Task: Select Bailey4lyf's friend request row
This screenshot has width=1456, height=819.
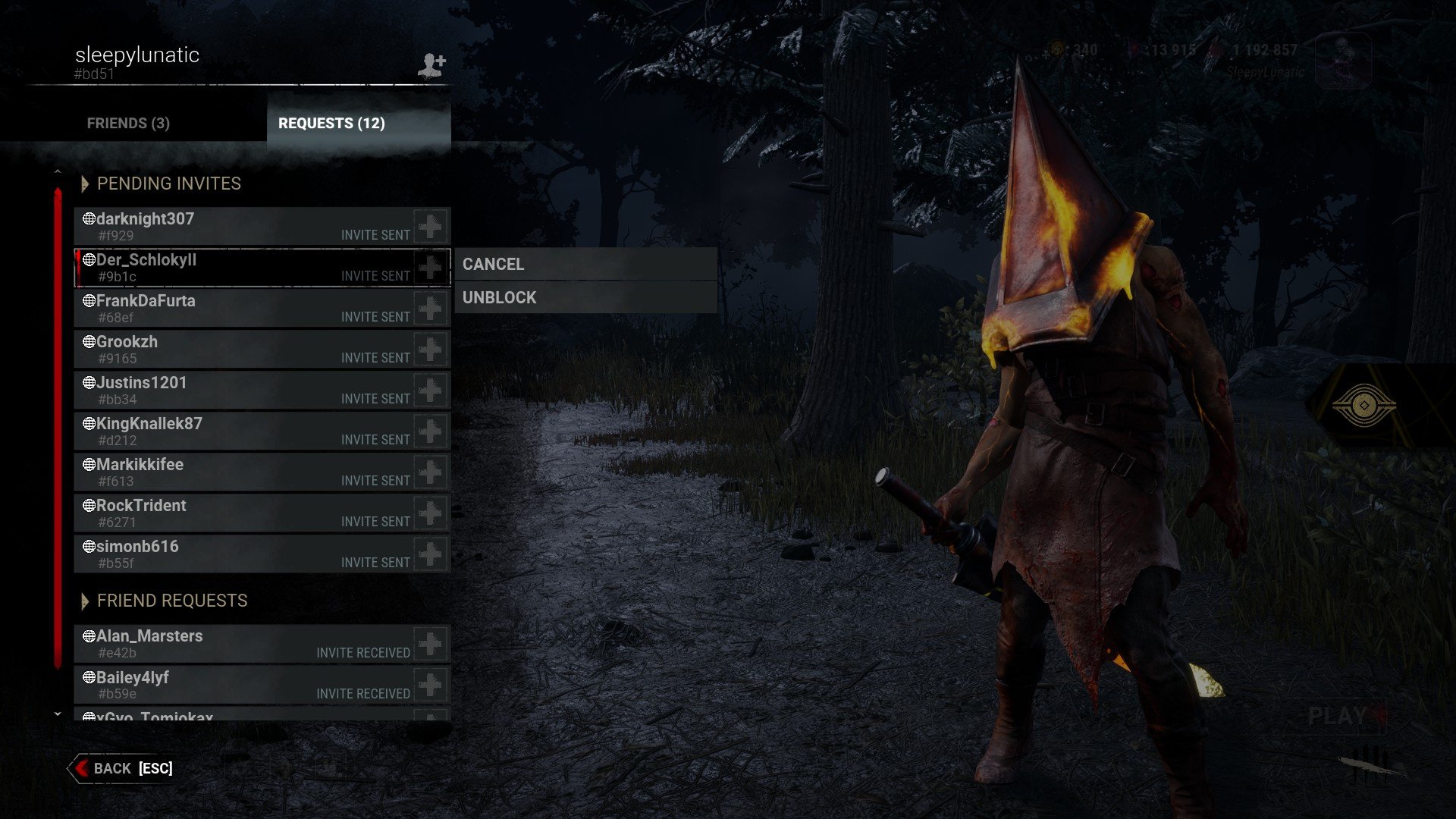Action: point(243,684)
